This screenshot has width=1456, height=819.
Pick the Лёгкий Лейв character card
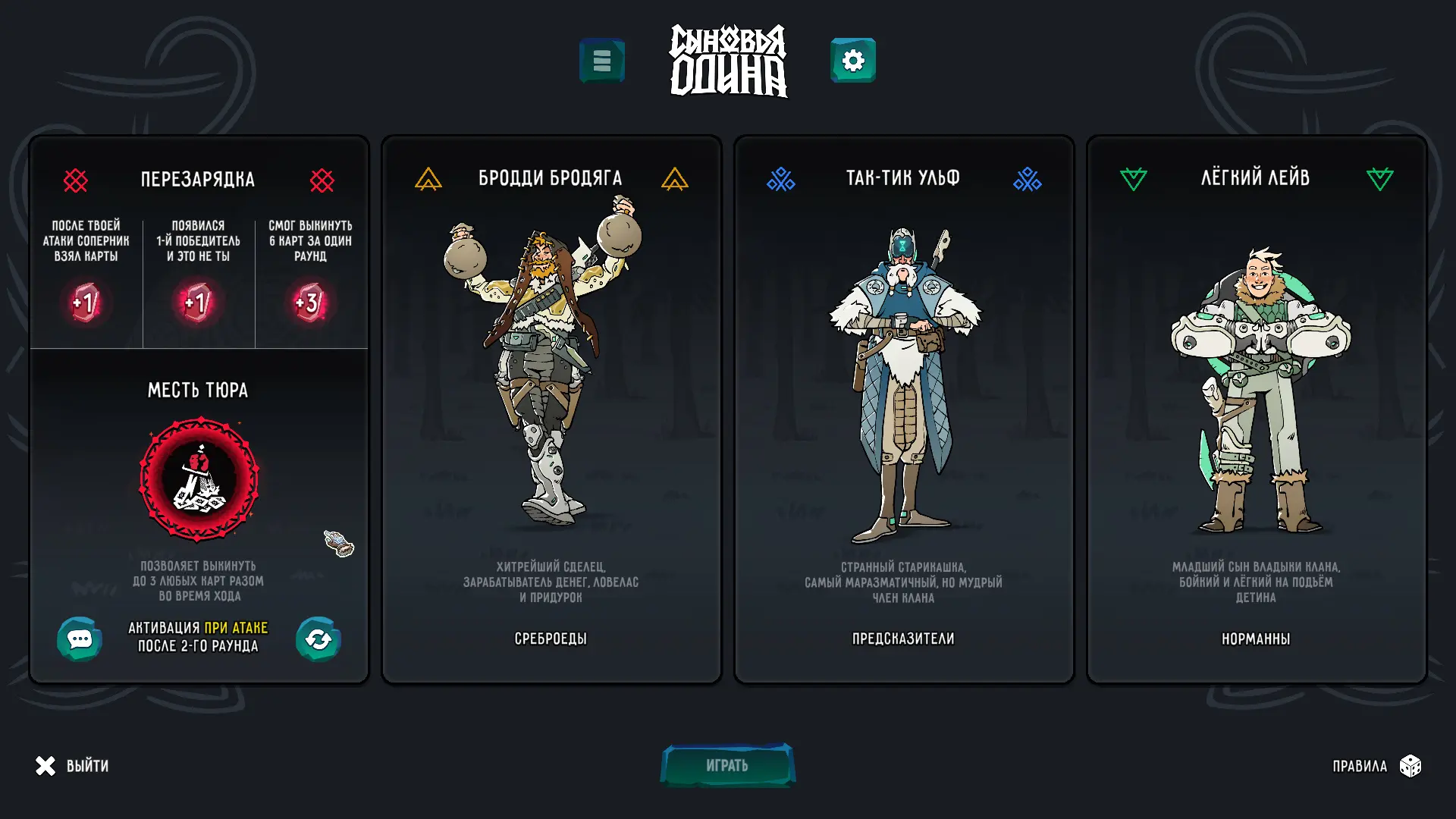coord(1256,409)
